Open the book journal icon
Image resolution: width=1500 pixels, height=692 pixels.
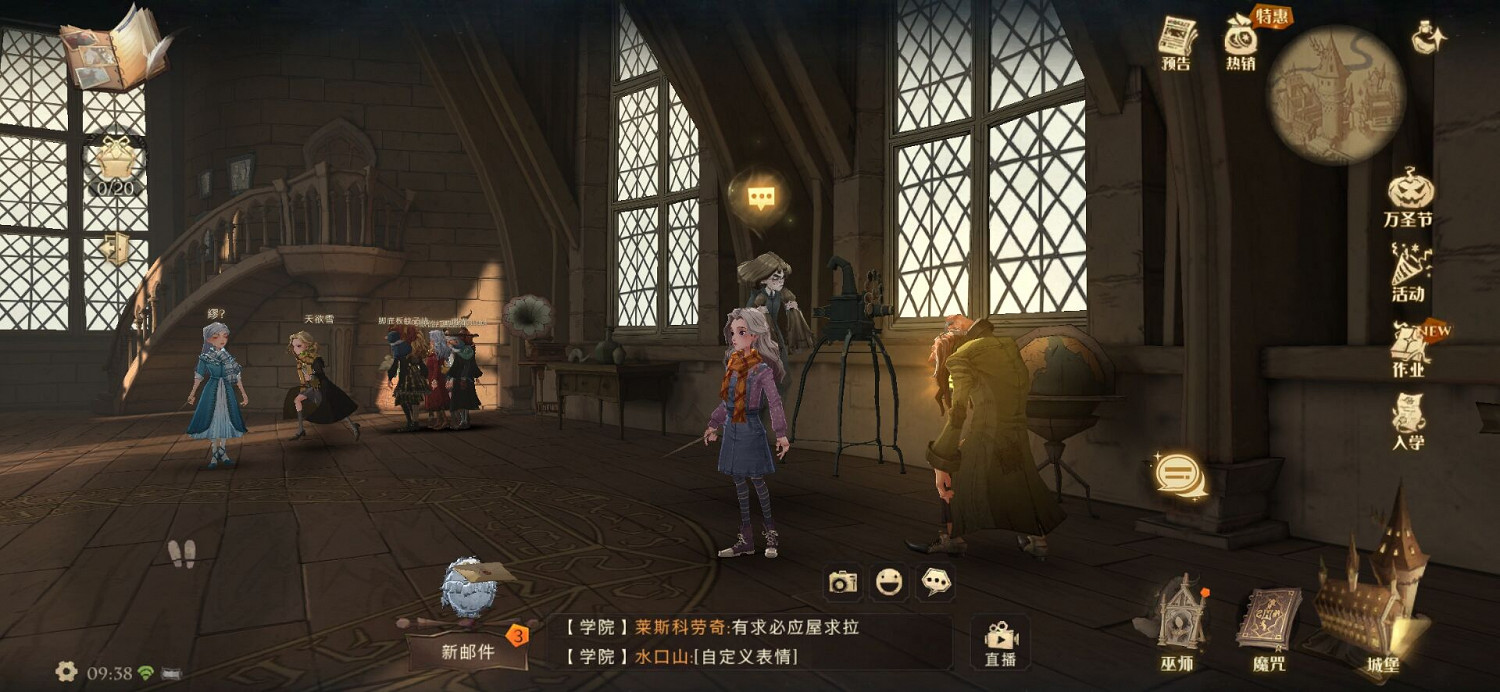coord(113,48)
